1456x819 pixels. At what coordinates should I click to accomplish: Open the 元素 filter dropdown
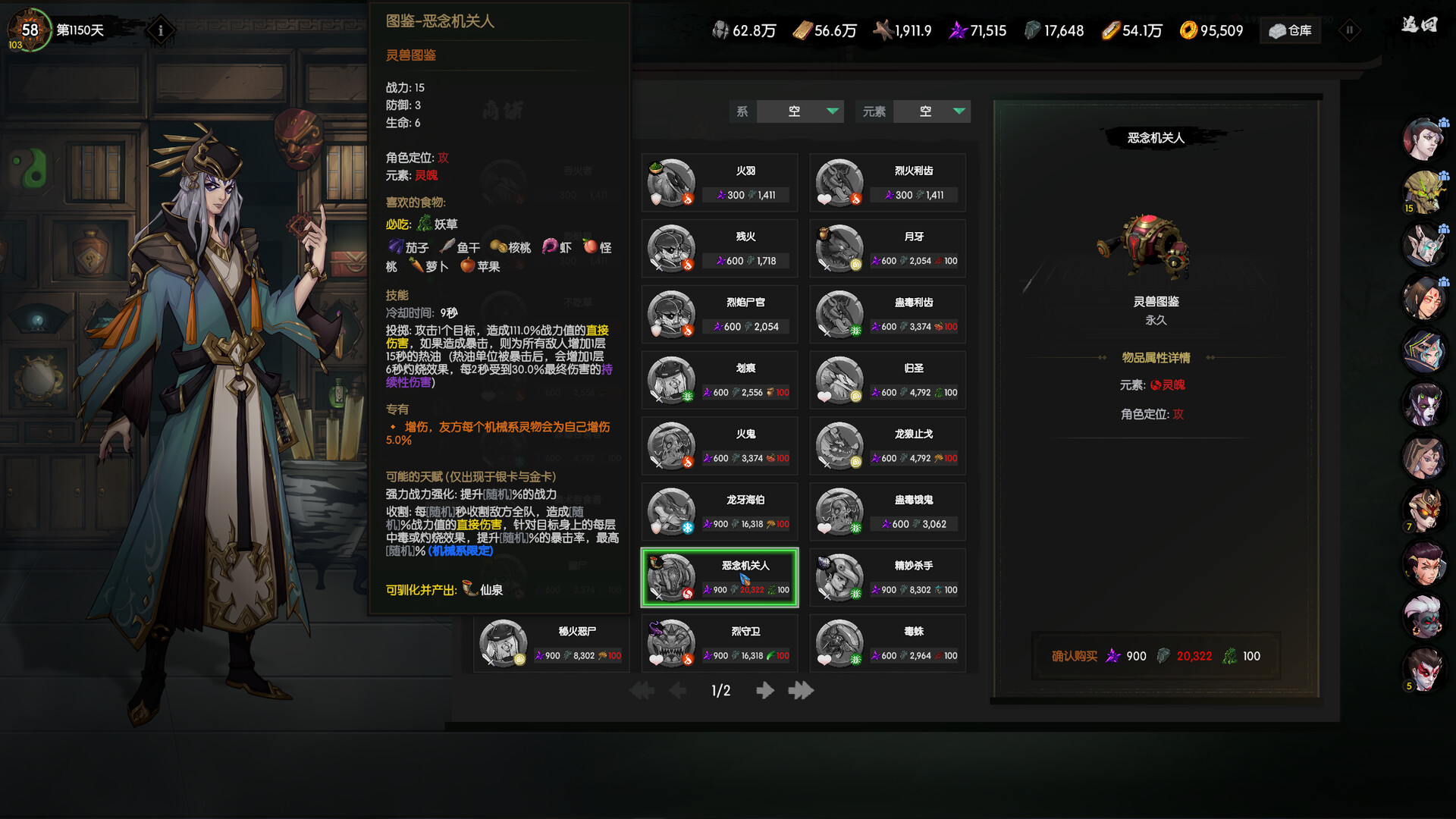coord(932,111)
